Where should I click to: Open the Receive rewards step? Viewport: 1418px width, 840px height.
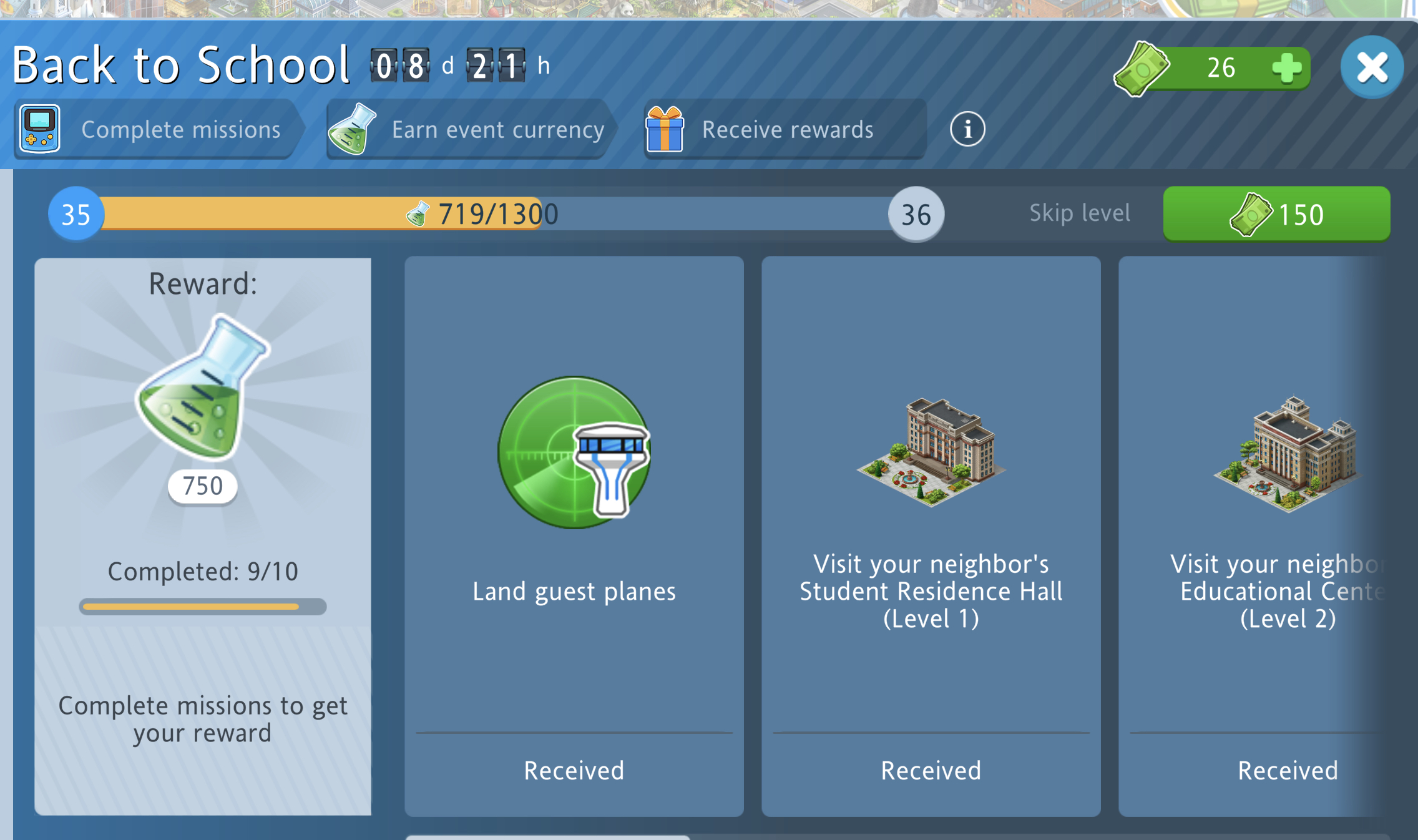783,129
